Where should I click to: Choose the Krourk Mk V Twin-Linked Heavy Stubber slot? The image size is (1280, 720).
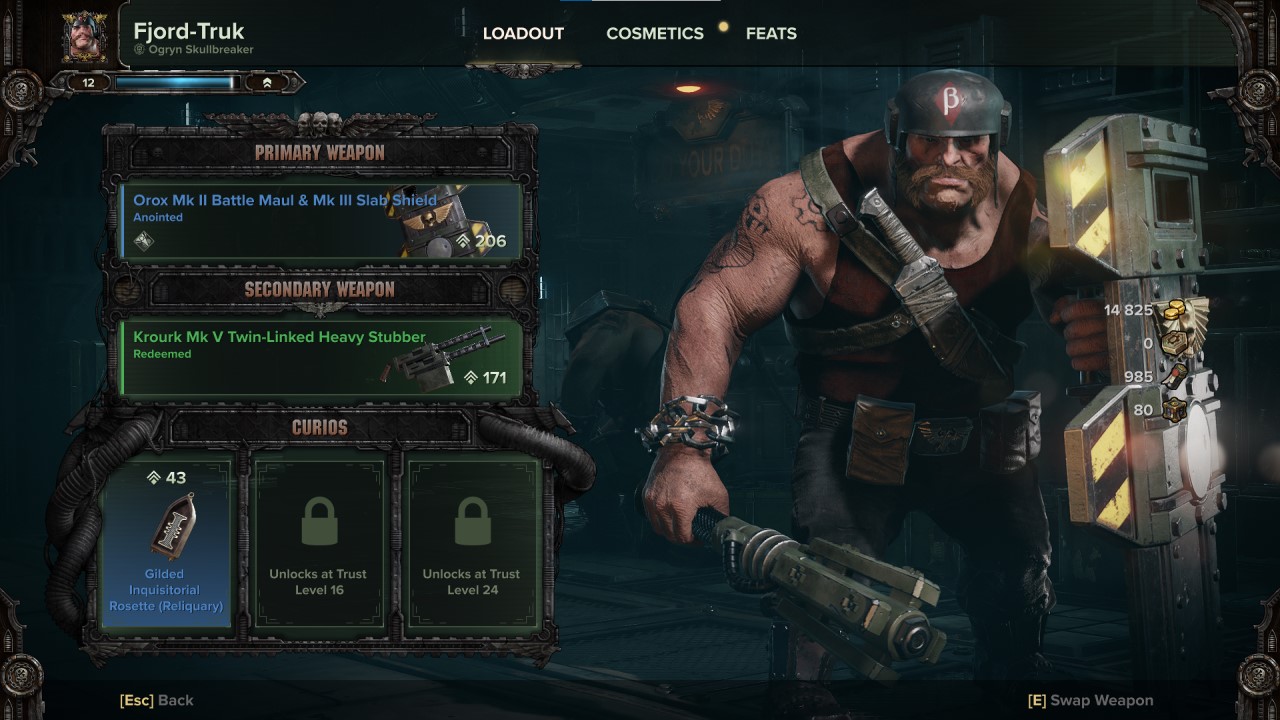[322, 357]
